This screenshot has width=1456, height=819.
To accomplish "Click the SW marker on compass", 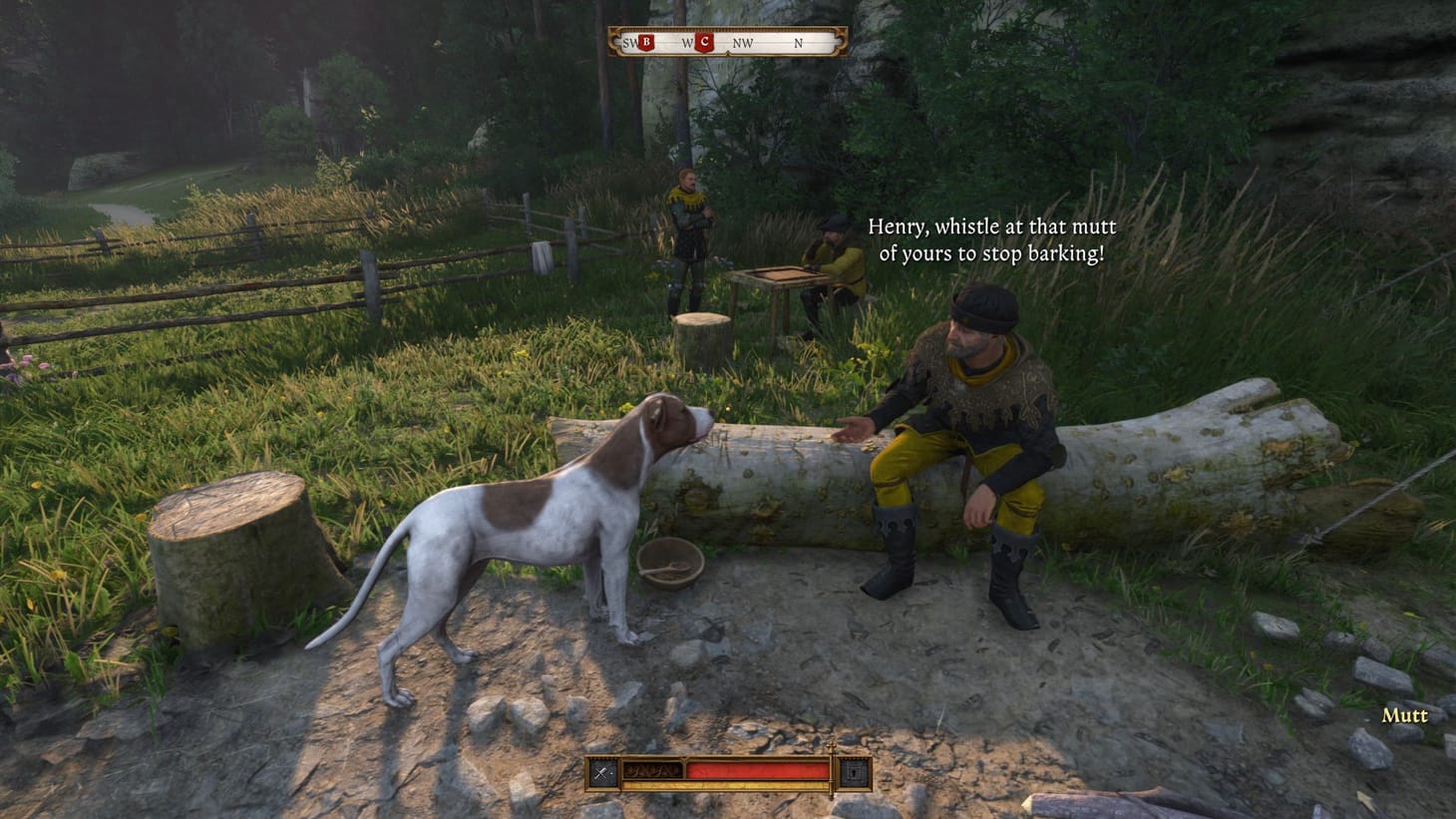I will click(x=629, y=42).
